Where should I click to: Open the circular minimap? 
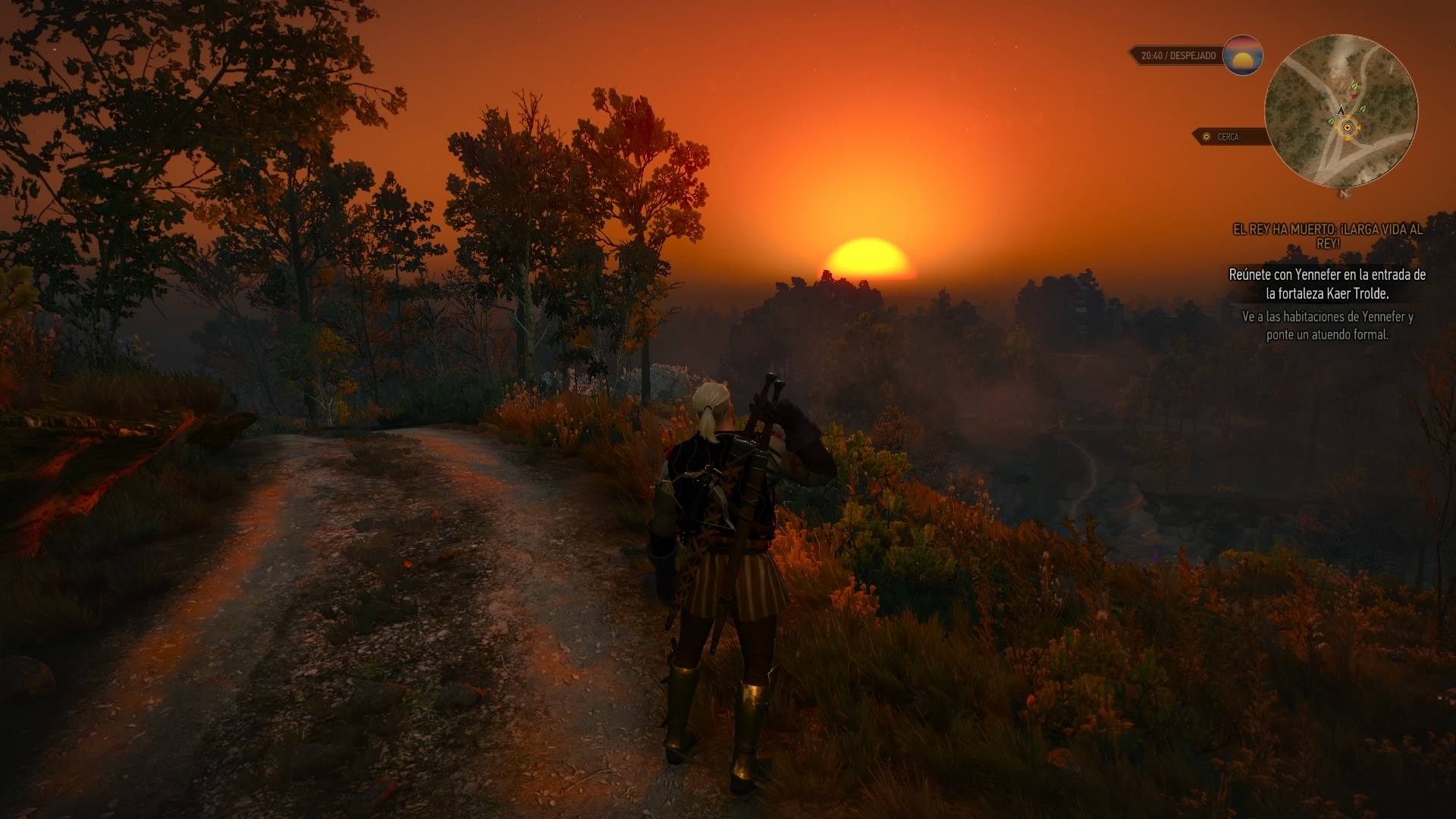point(1341,111)
